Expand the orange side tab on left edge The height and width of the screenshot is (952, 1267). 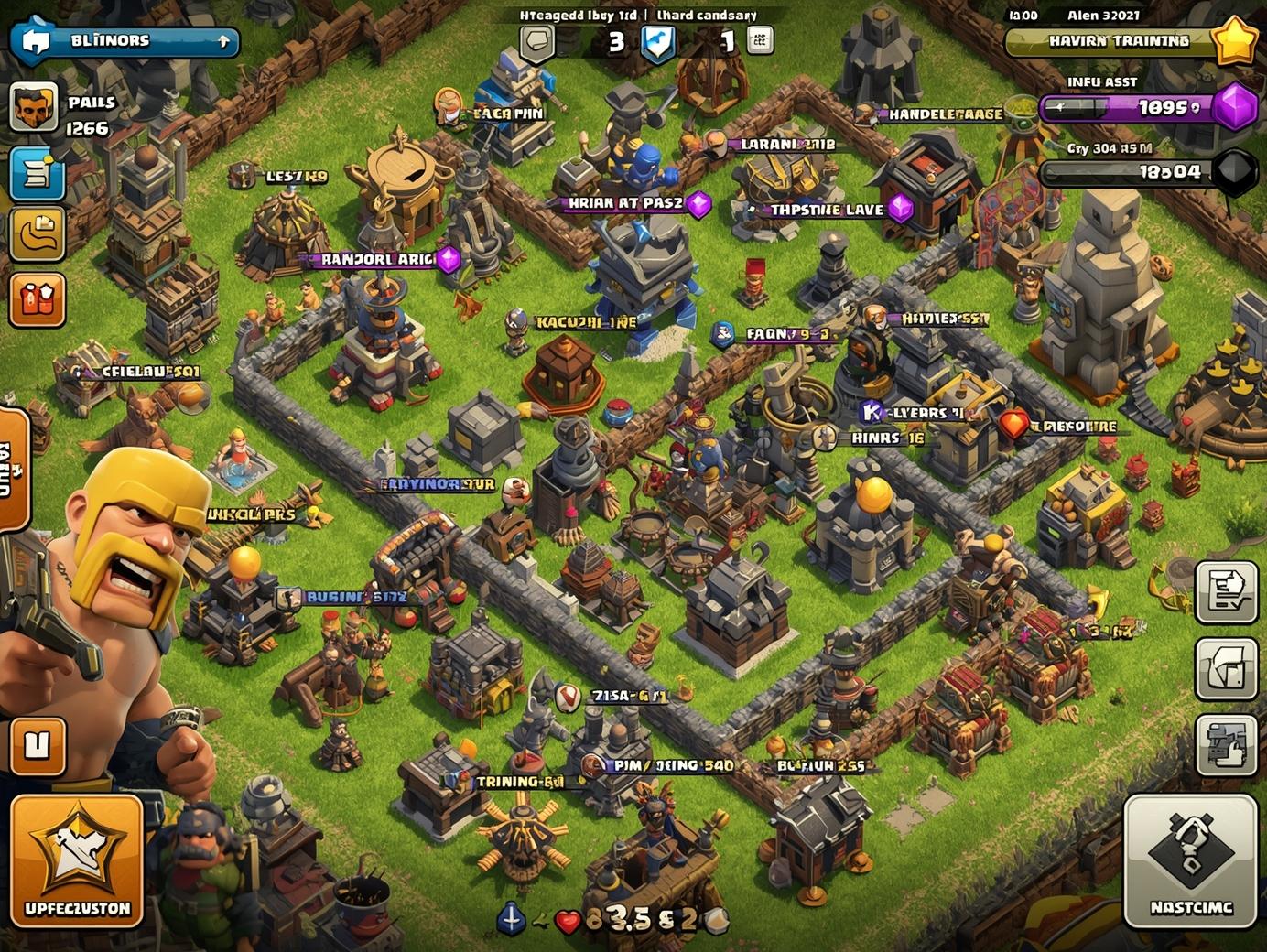13,469
